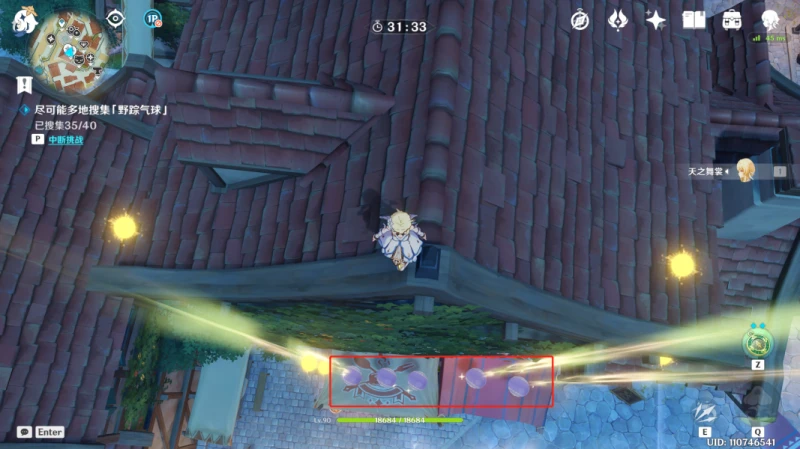Viewport: 800px width, 449px height.
Task: Select the wild balloon collection objective text
Action: click(x=100, y=110)
